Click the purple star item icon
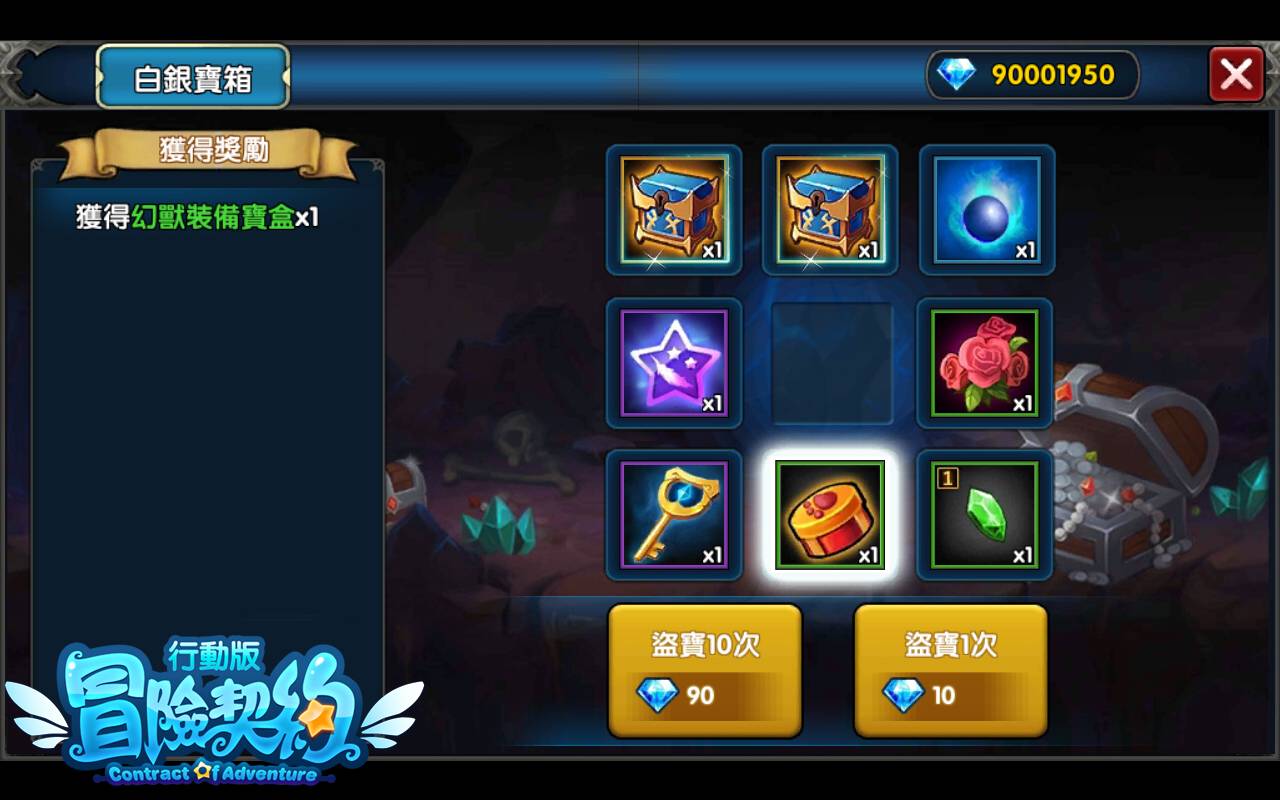 [675, 362]
